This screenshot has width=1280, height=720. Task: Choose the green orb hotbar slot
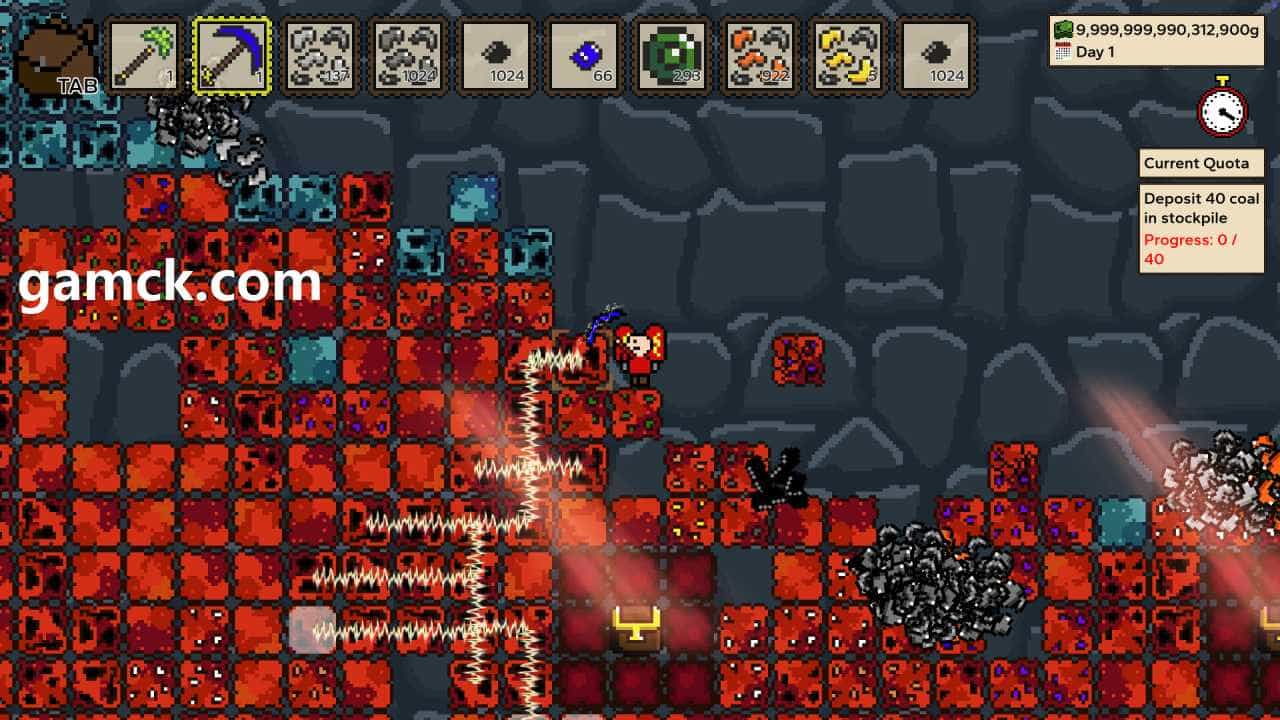coord(672,57)
